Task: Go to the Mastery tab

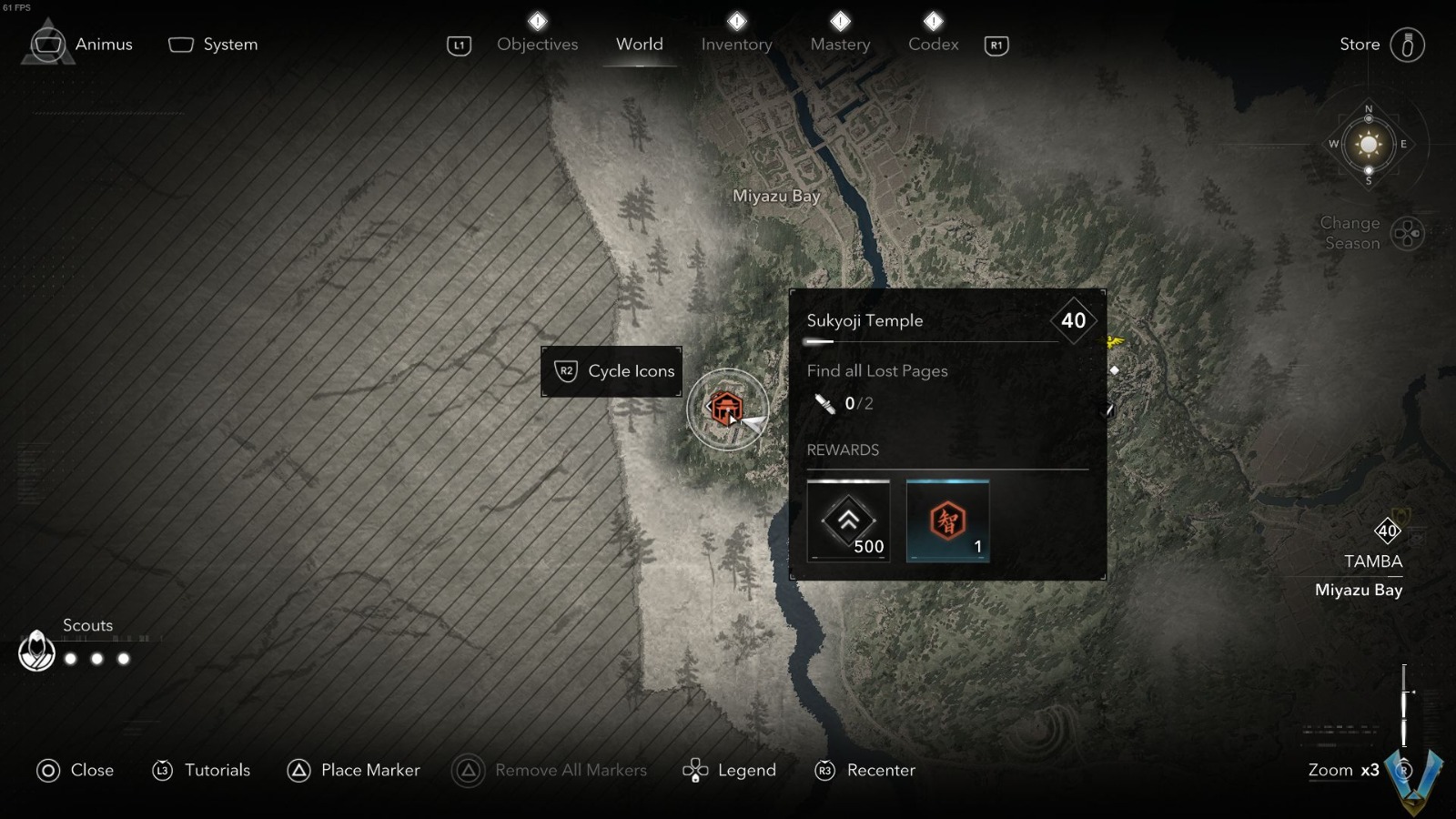Action: [x=840, y=44]
